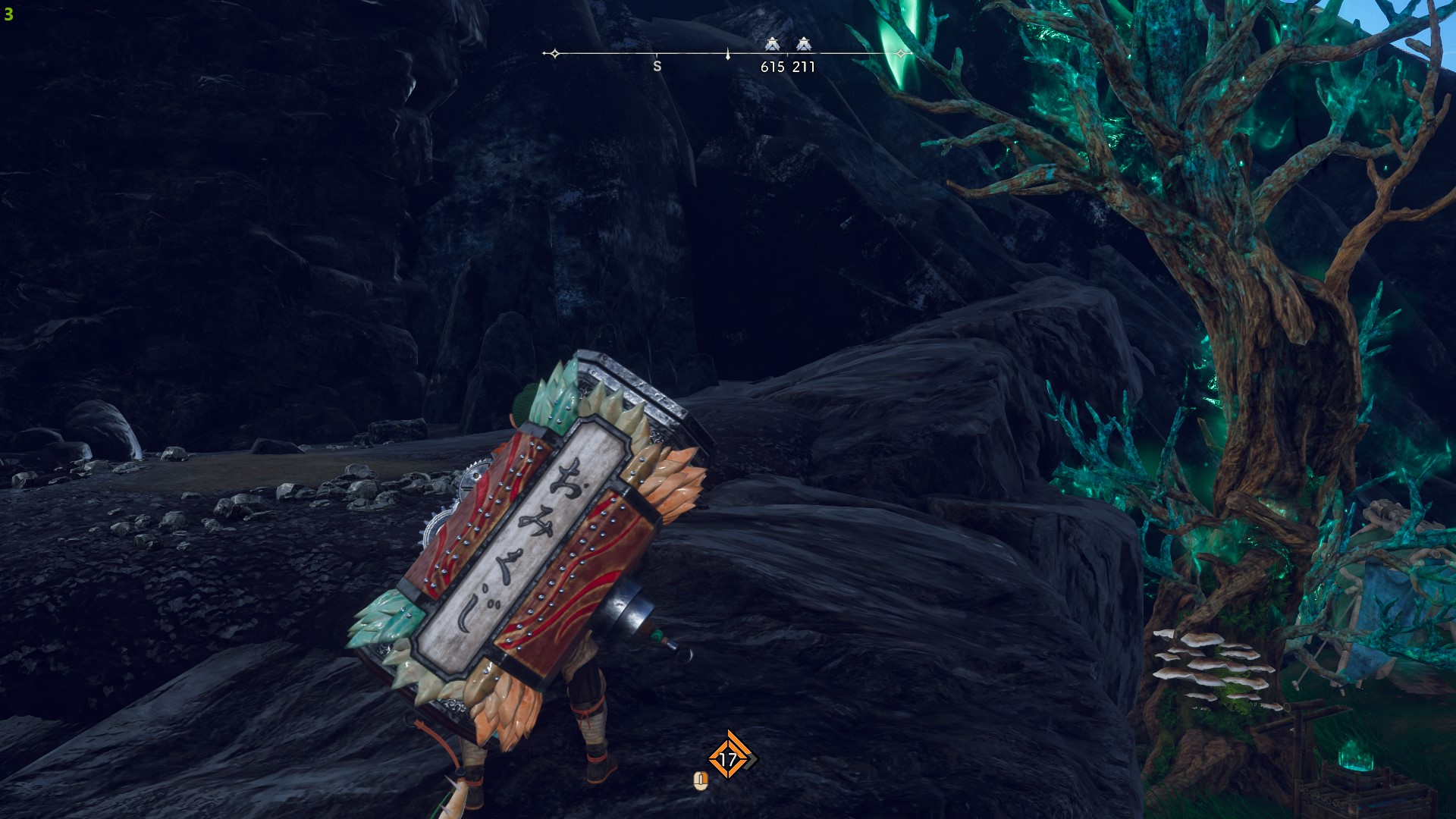The height and width of the screenshot is (819, 1456).
Task: Click the orange diamond icon showing 17
Action: point(728,758)
